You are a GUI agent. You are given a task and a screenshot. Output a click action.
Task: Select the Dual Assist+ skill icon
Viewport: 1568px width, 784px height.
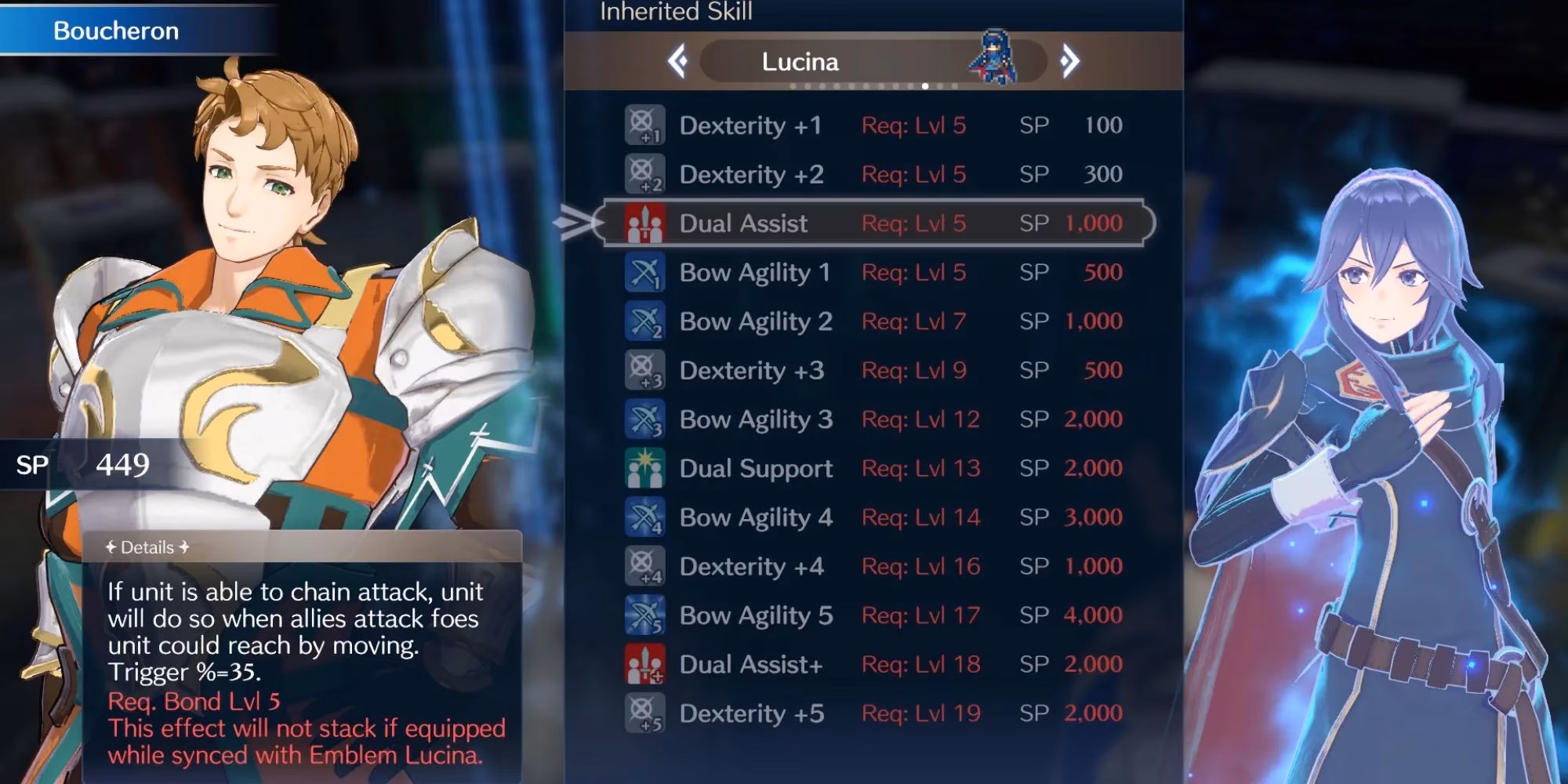pyautogui.click(x=643, y=664)
